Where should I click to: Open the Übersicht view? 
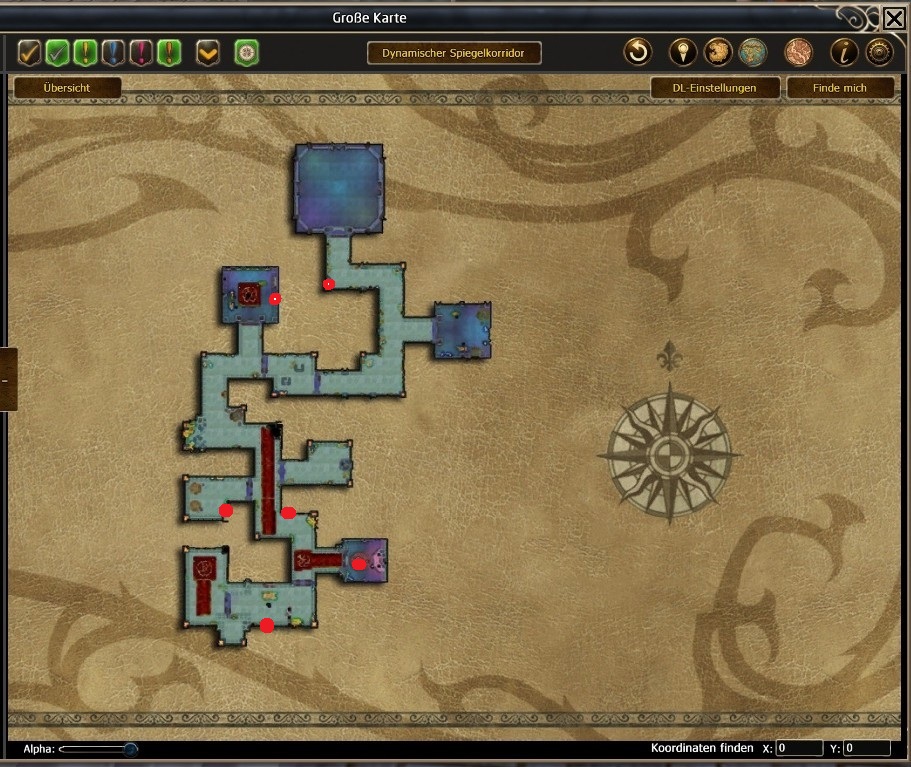click(67, 88)
